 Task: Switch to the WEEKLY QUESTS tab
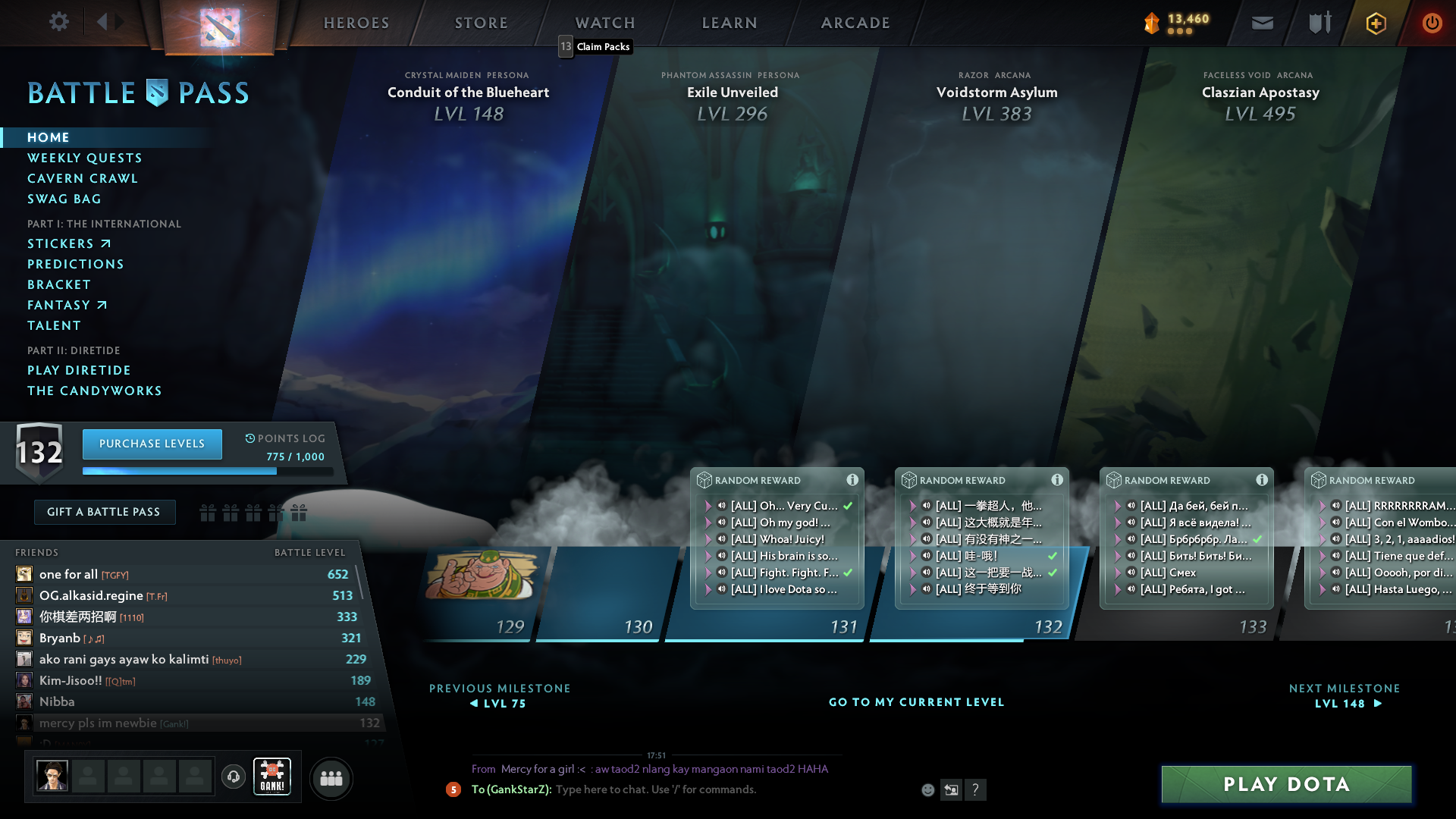pos(84,158)
